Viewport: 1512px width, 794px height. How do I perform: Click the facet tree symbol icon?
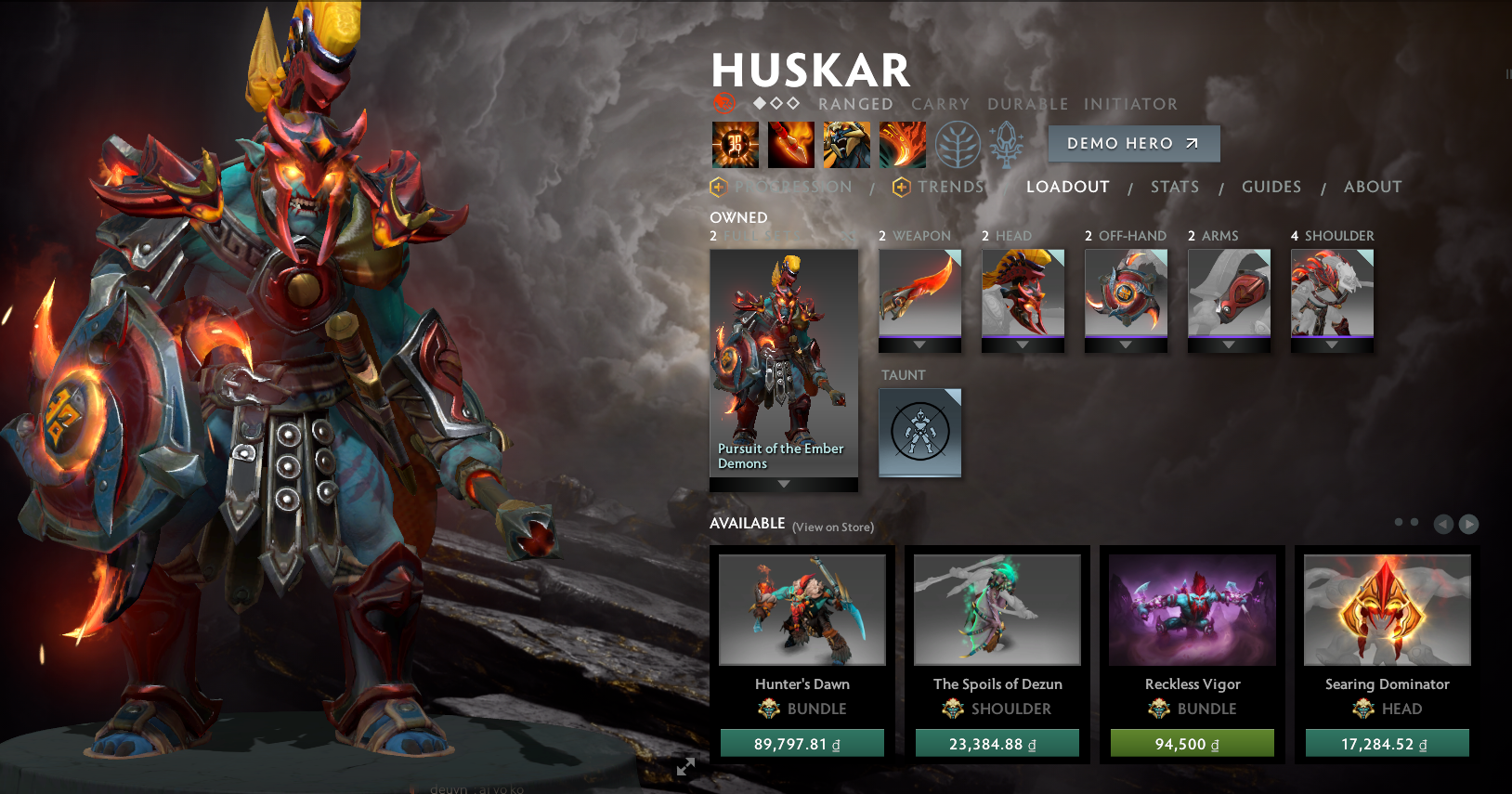pyautogui.click(x=958, y=146)
